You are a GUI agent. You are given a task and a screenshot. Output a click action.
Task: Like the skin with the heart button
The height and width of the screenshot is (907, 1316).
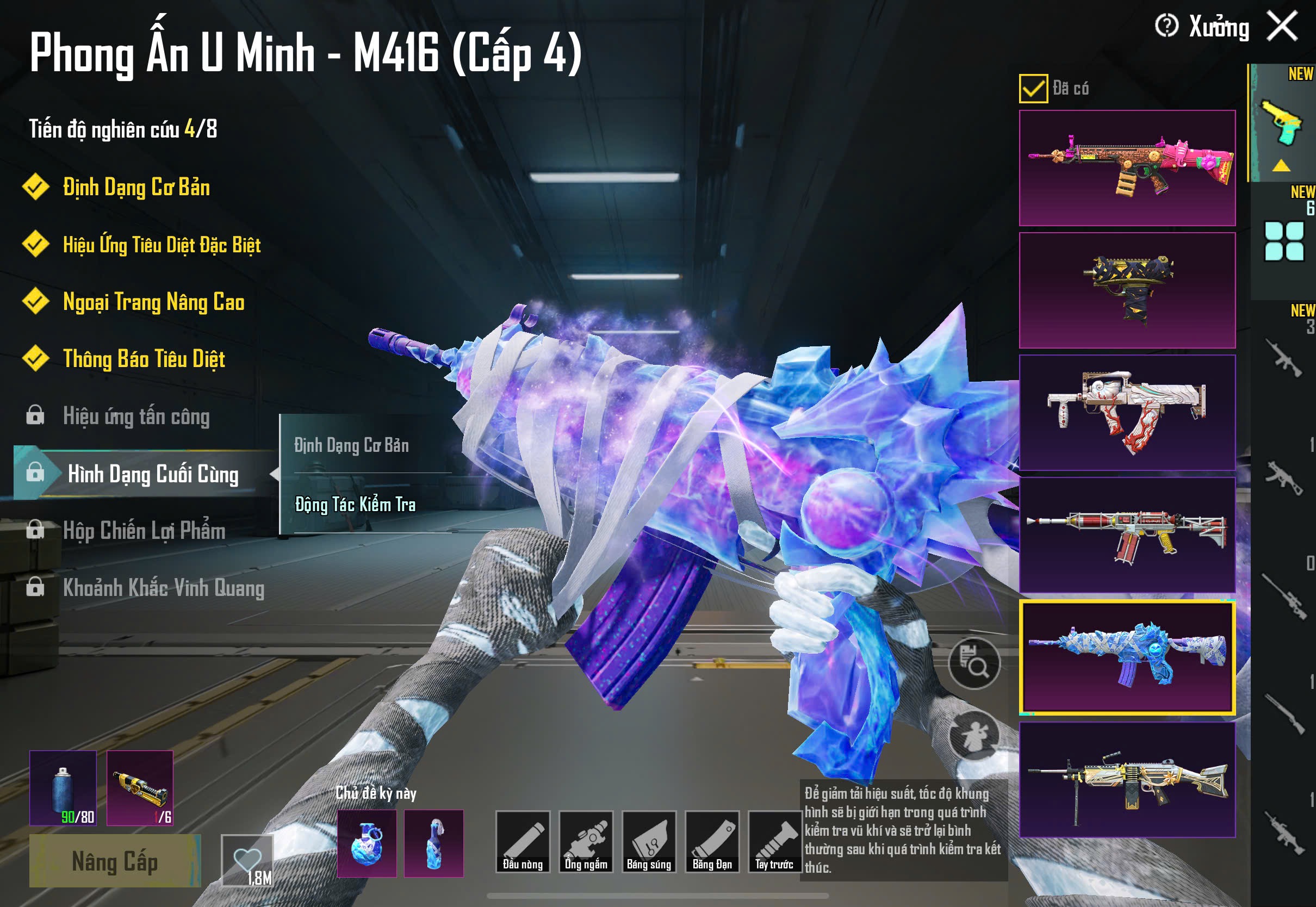point(247,860)
